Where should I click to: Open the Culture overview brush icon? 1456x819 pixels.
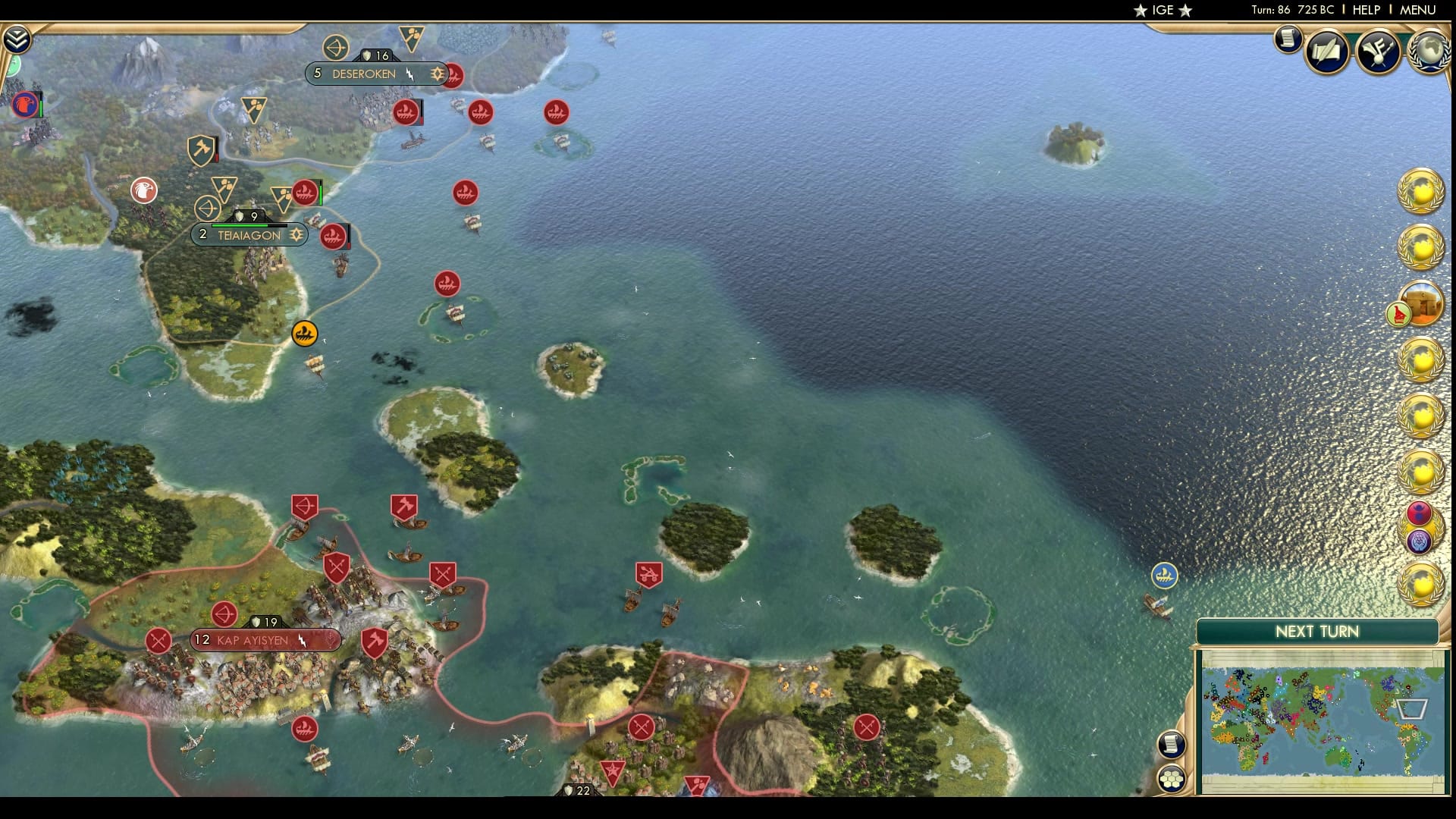point(1380,52)
